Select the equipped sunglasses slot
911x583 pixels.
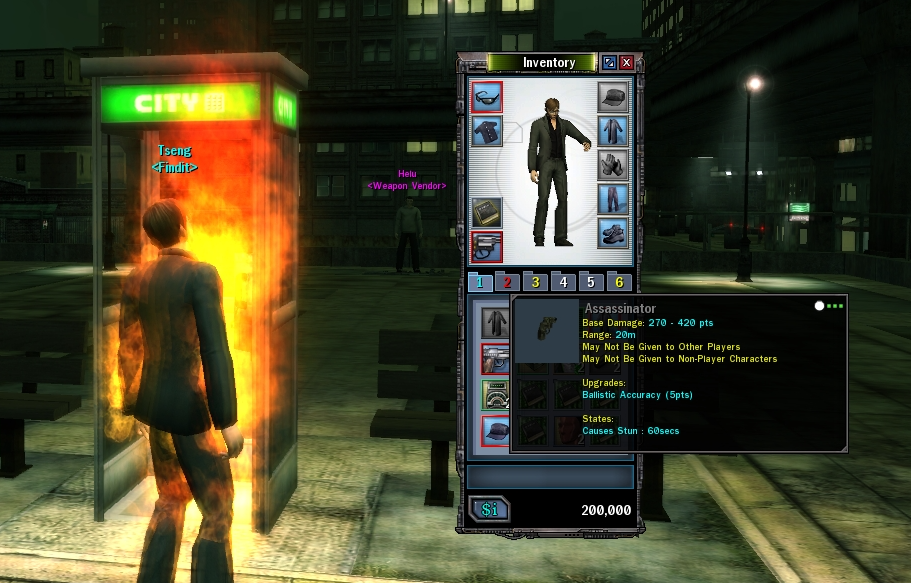coord(486,98)
